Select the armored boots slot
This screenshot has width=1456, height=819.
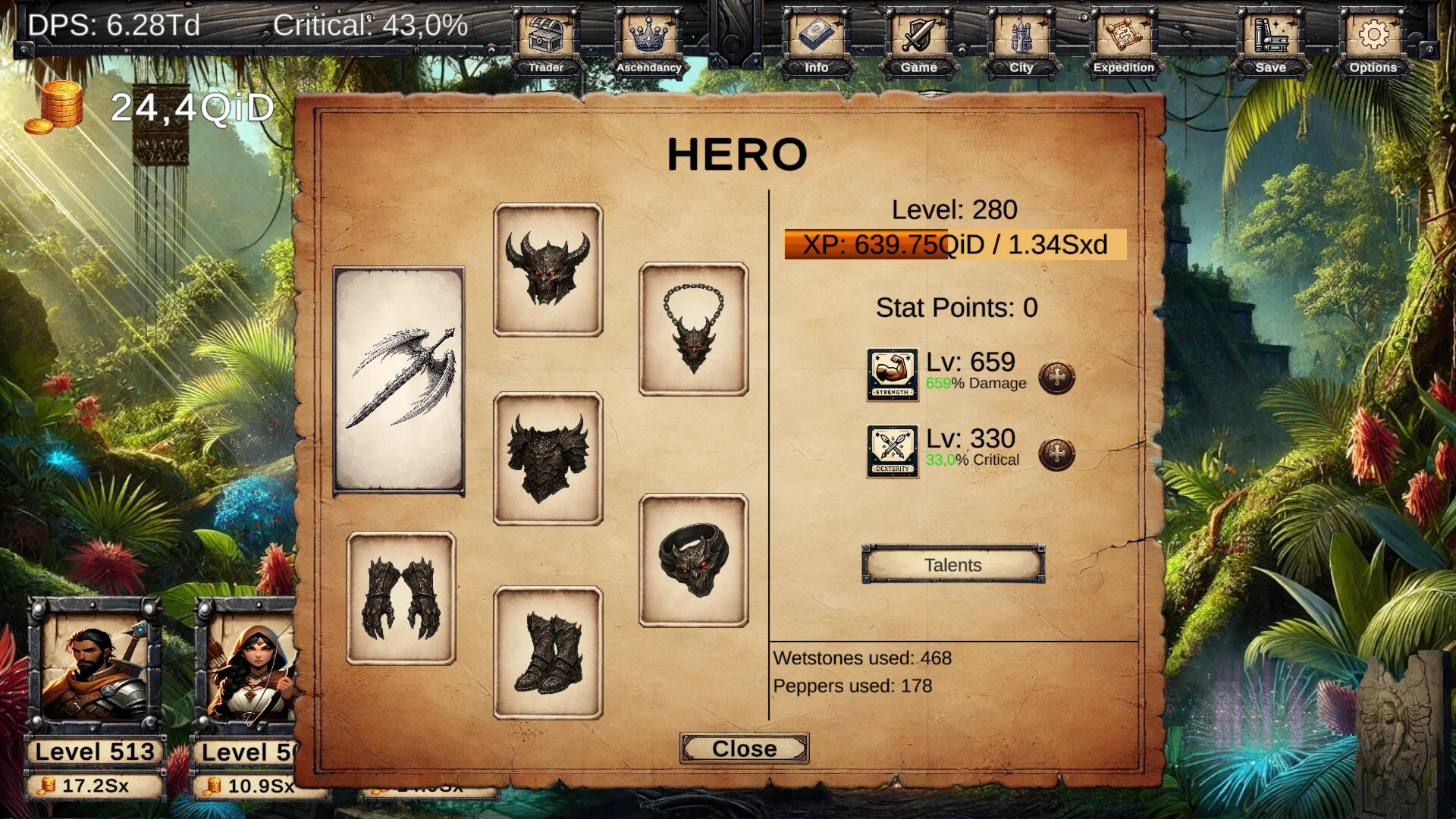[548, 653]
